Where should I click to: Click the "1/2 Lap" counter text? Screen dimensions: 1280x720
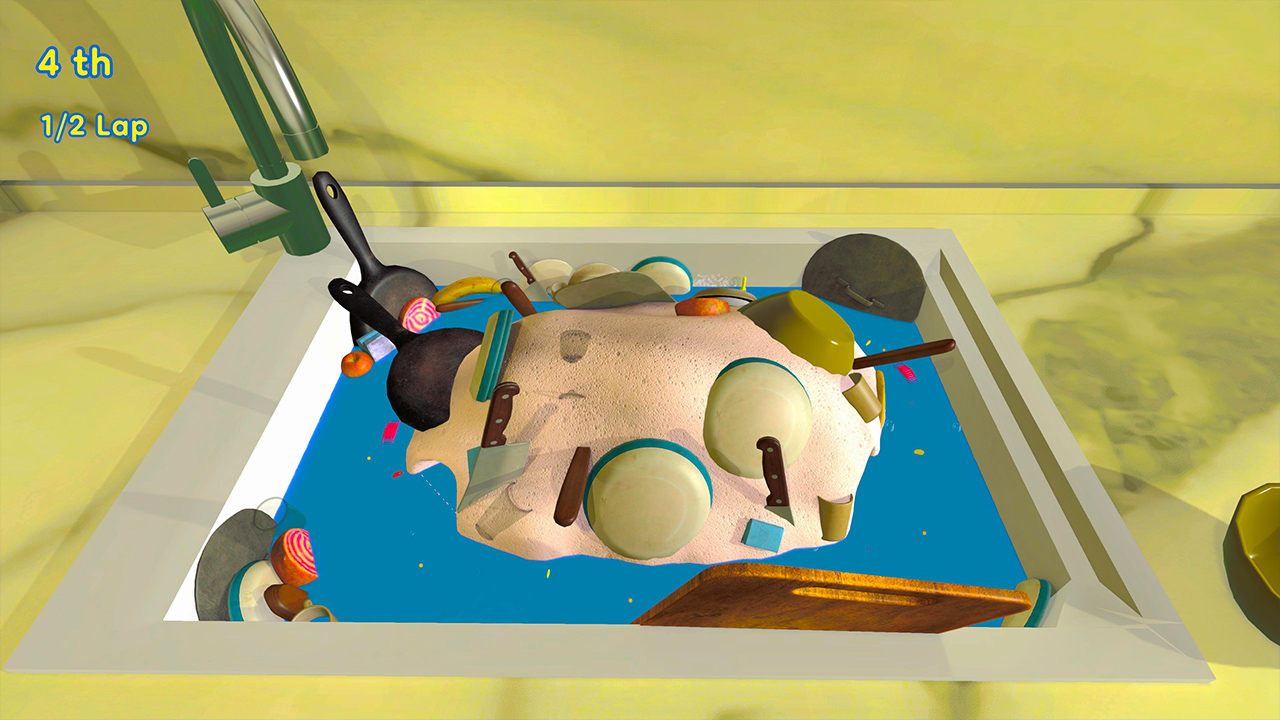click(94, 126)
